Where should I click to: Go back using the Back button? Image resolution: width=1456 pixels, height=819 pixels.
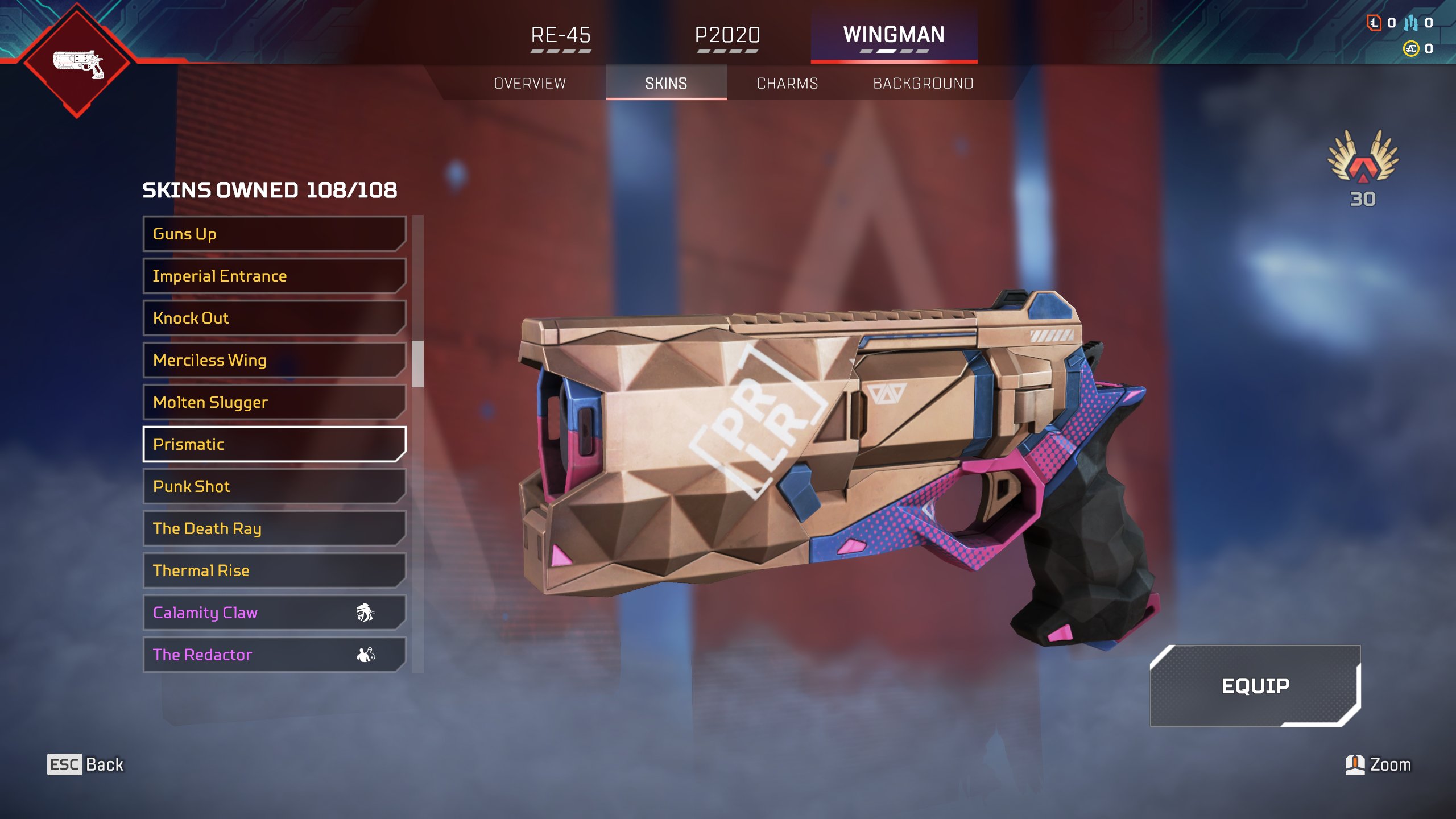coord(86,764)
